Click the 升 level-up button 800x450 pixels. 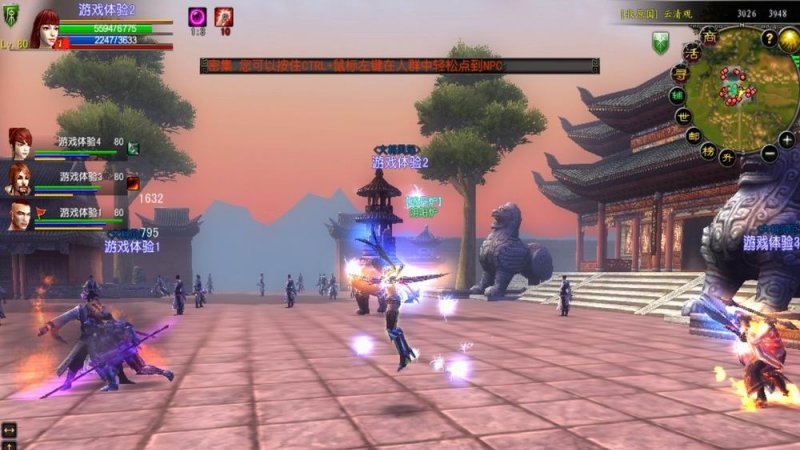click(728, 158)
